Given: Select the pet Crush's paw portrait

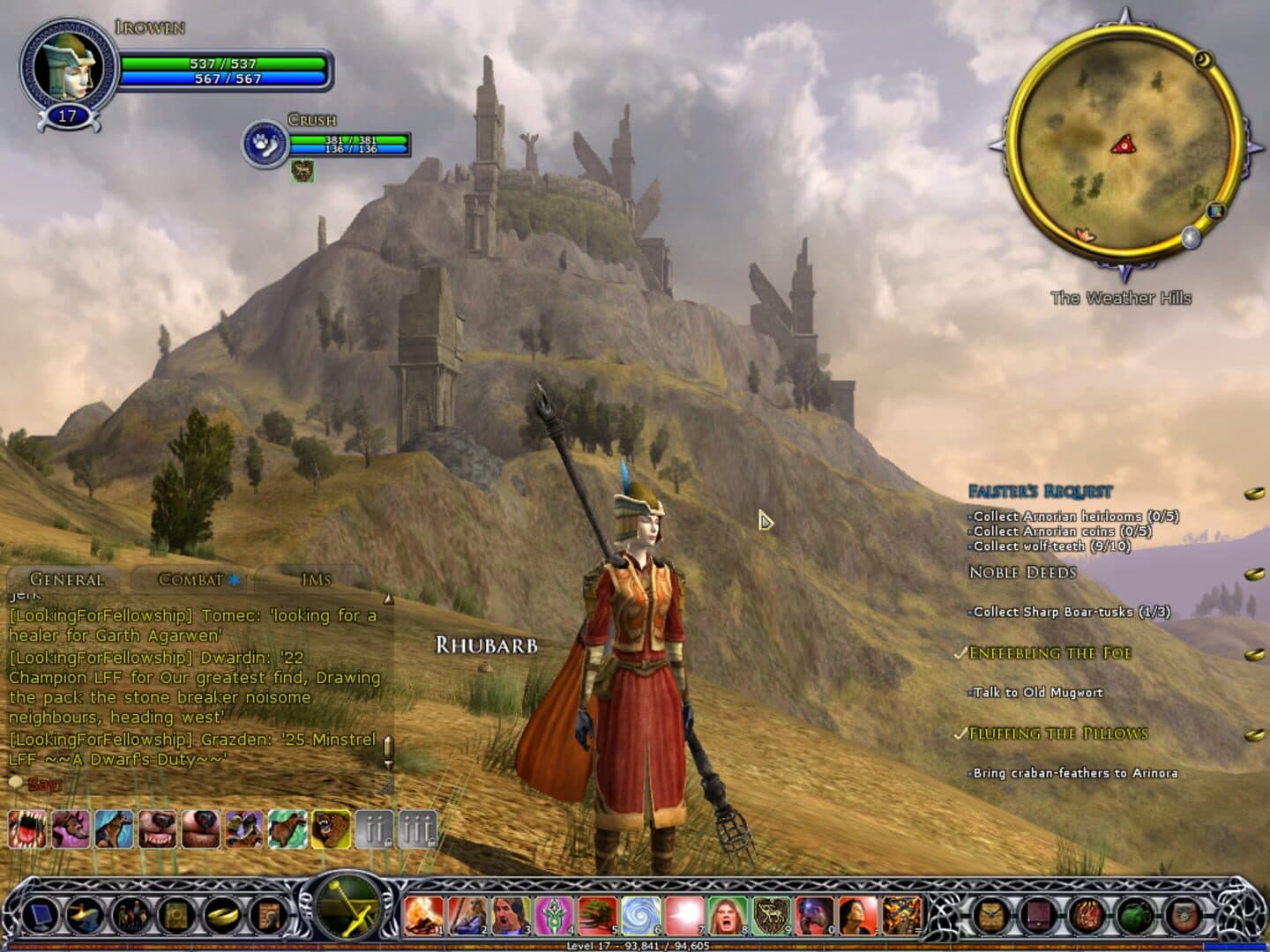Looking at the screenshot, I should click(264, 144).
